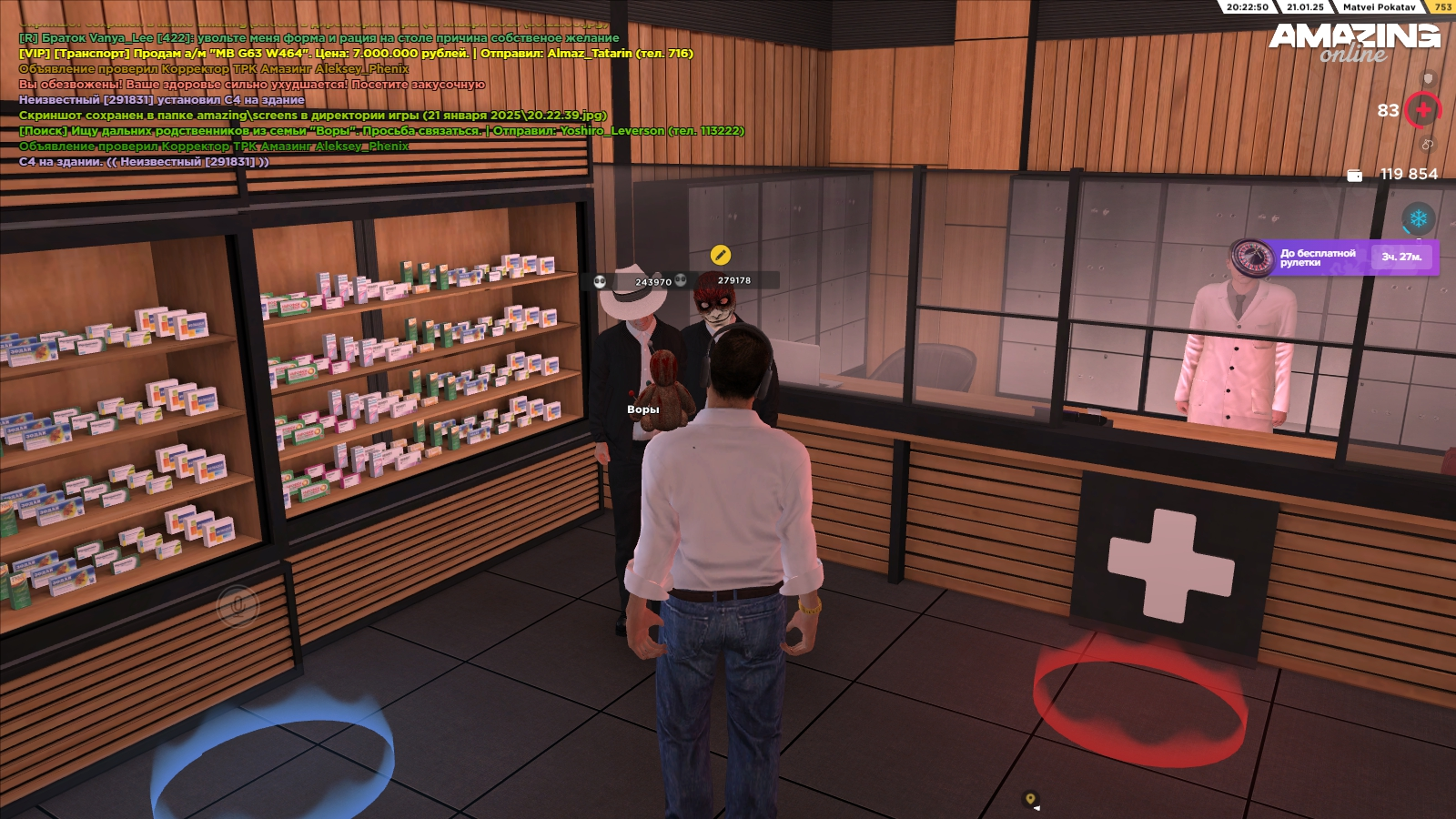Image resolution: width=1456 pixels, height=819 pixels.
Task: Click the yellow pencil icon above player 279178
Action: tap(720, 255)
